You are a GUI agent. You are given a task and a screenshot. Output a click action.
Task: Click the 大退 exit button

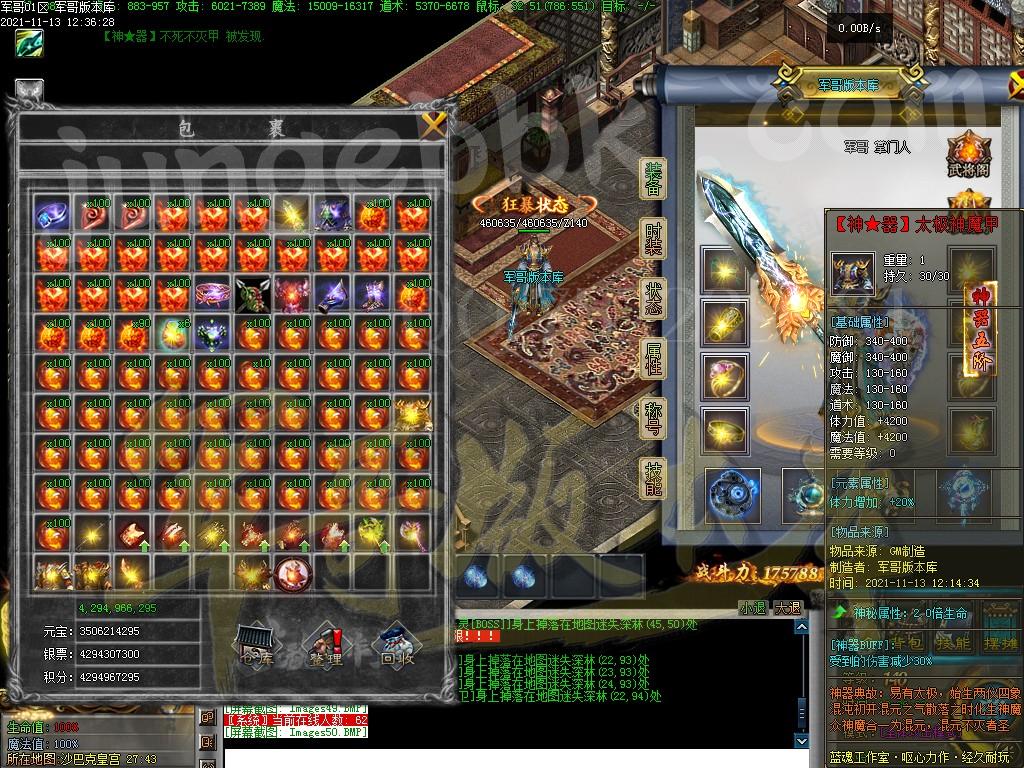(x=787, y=608)
